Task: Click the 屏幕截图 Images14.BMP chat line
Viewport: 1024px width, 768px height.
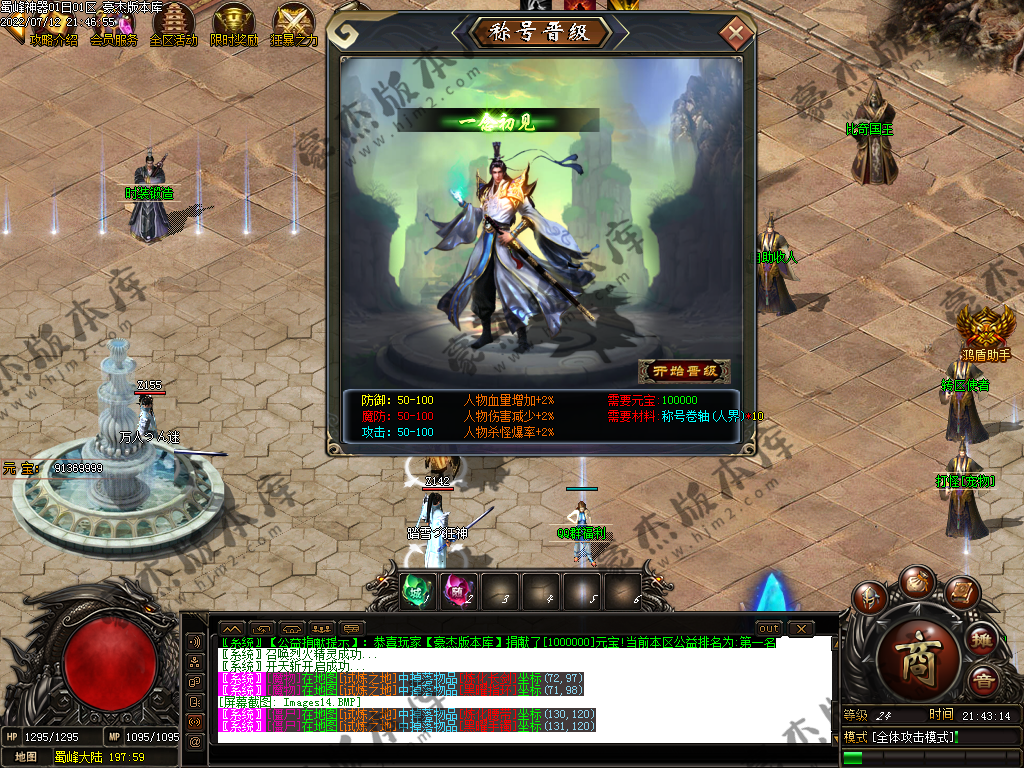Action: (x=290, y=702)
